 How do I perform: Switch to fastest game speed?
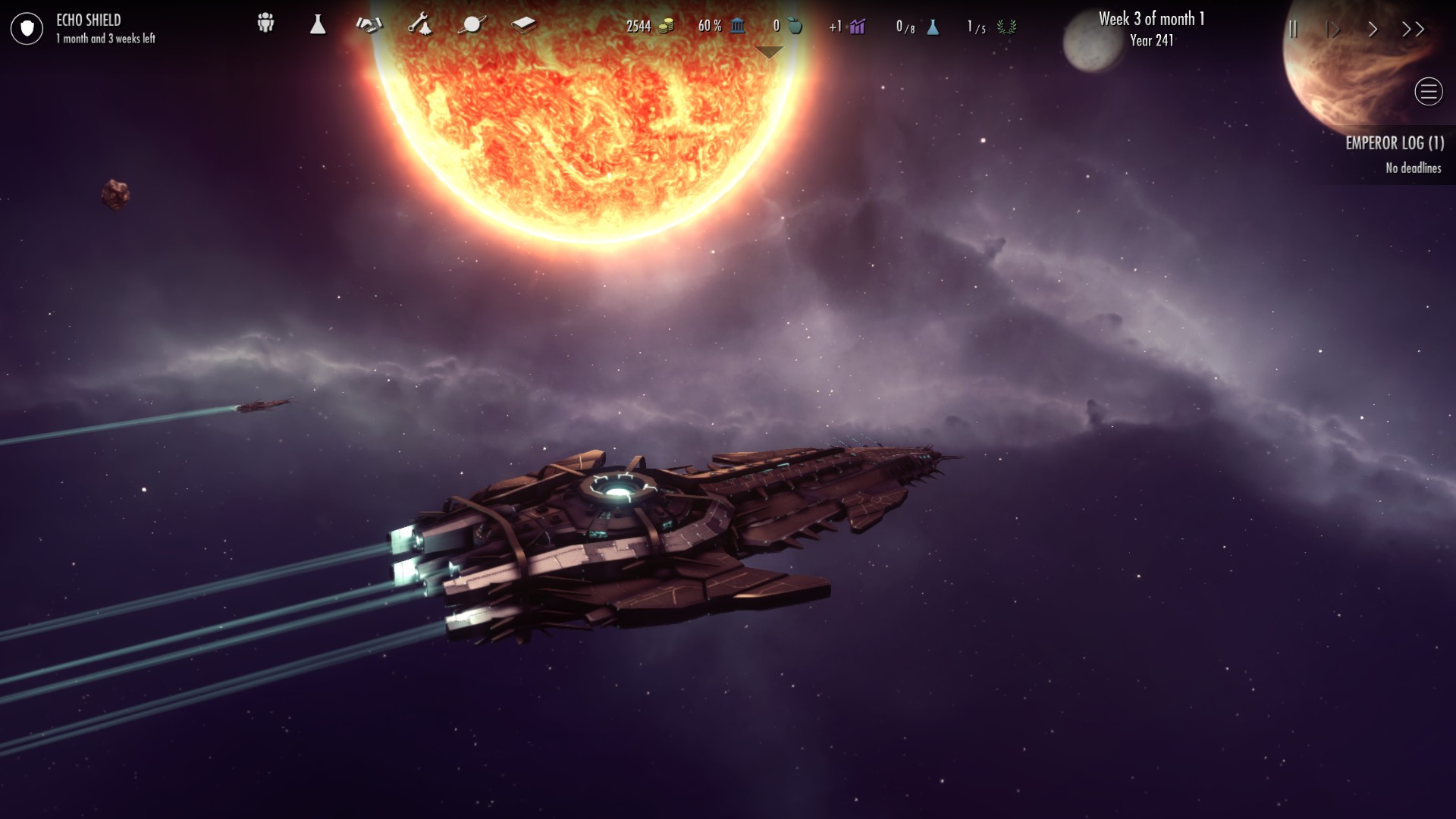coord(1412,30)
